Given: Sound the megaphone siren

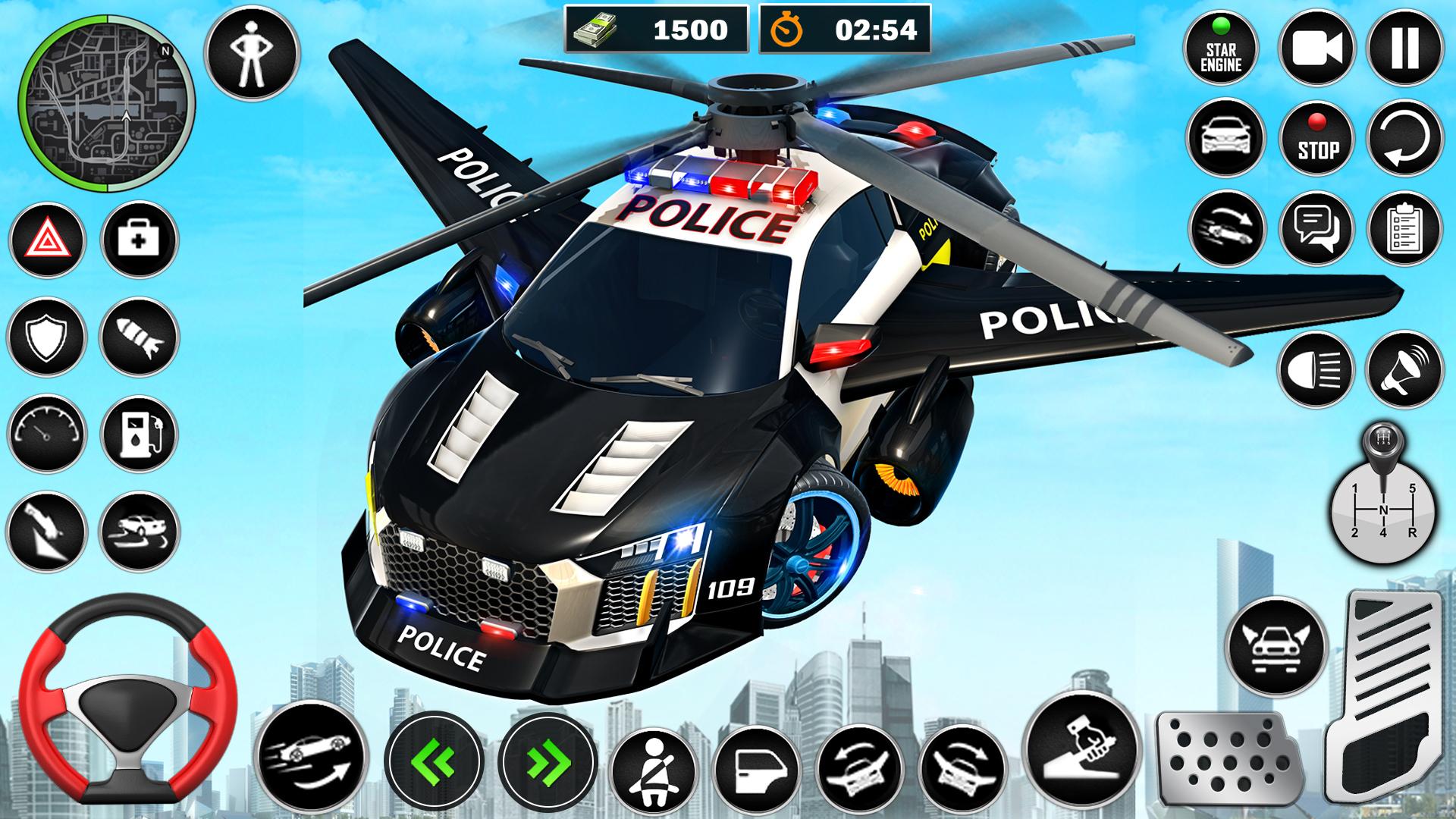Looking at the screenshot, I should tap(1404, 370).
